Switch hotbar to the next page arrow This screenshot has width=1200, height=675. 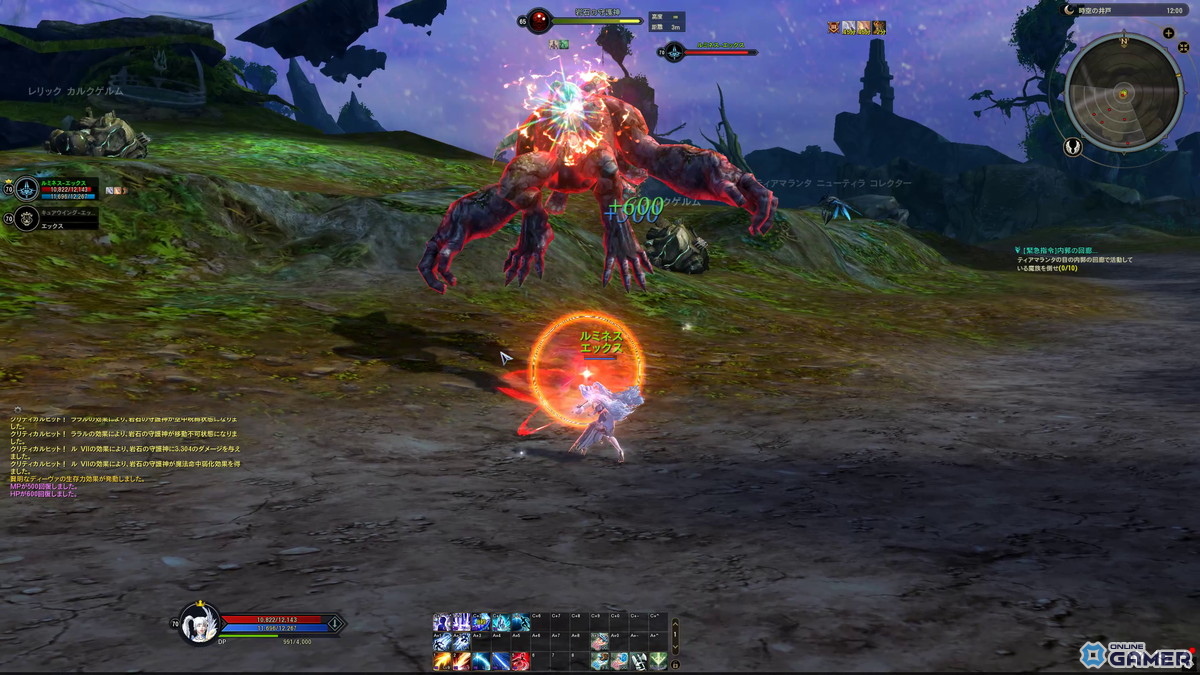(x=675, y=647)
